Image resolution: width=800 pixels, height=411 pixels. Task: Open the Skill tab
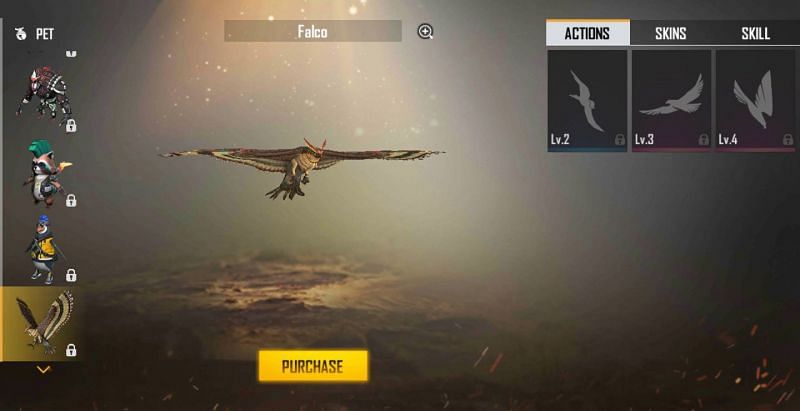pyautogui.click(x=755, y=33)
